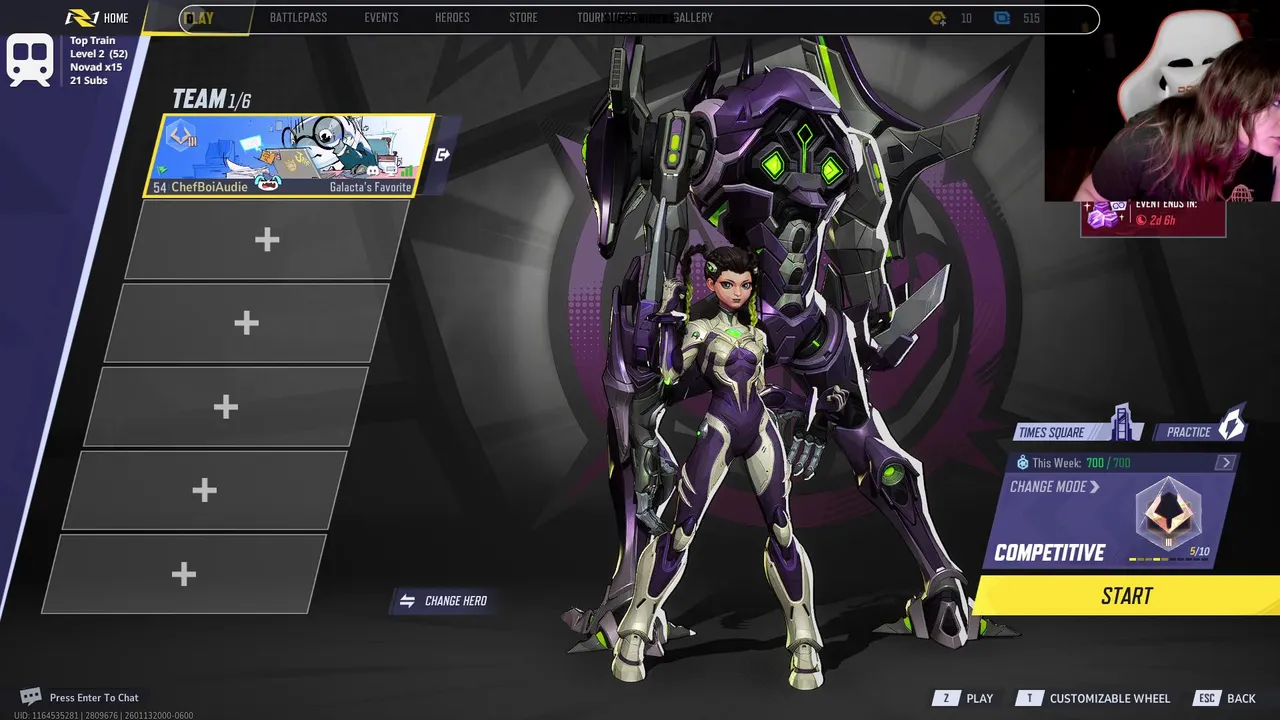1280x720 pixels.
Task: Open the Events tab
Action: (x=381, y=18)
